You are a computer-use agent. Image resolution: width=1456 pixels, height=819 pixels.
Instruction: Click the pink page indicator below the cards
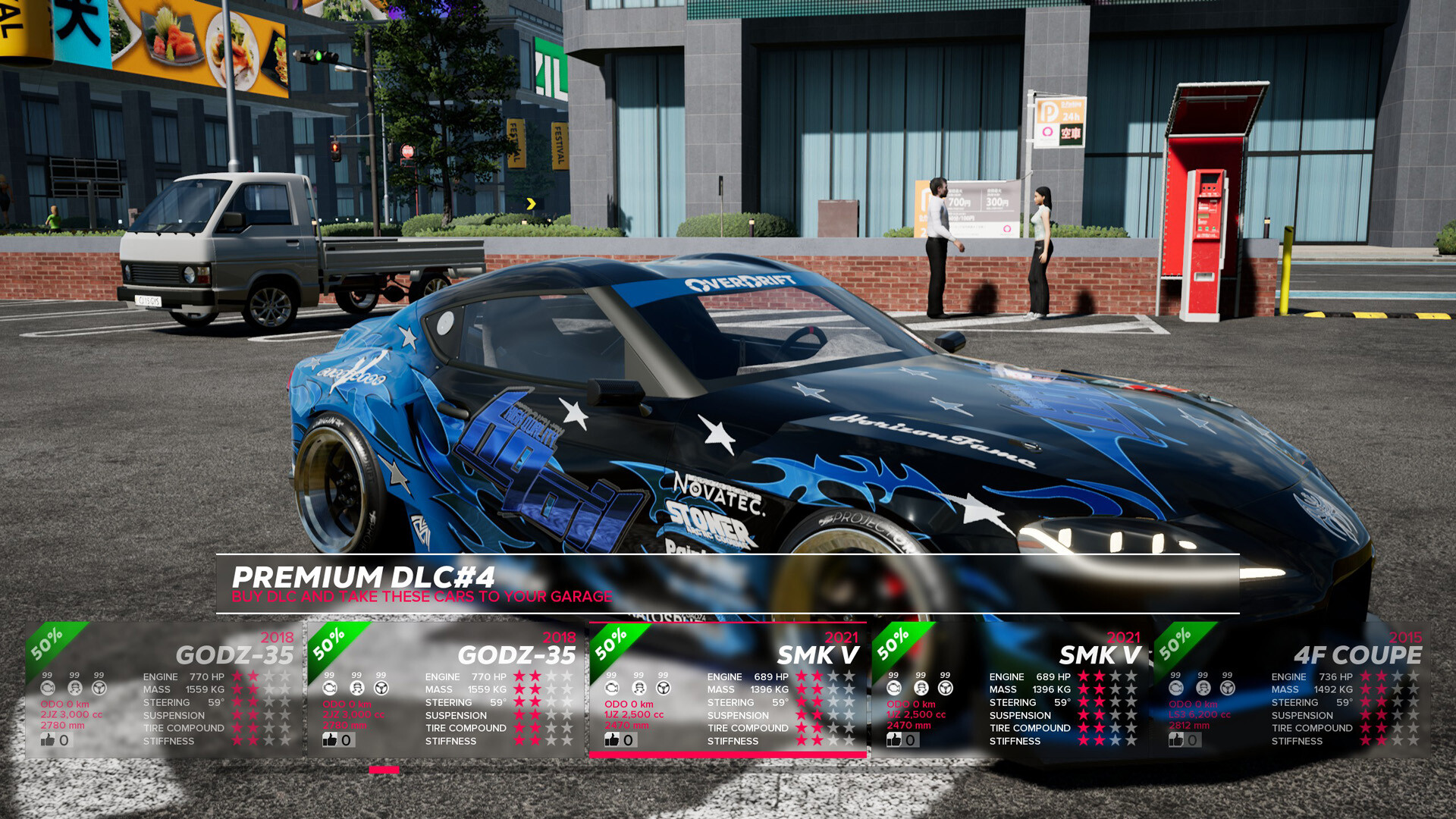click(383, 770)
